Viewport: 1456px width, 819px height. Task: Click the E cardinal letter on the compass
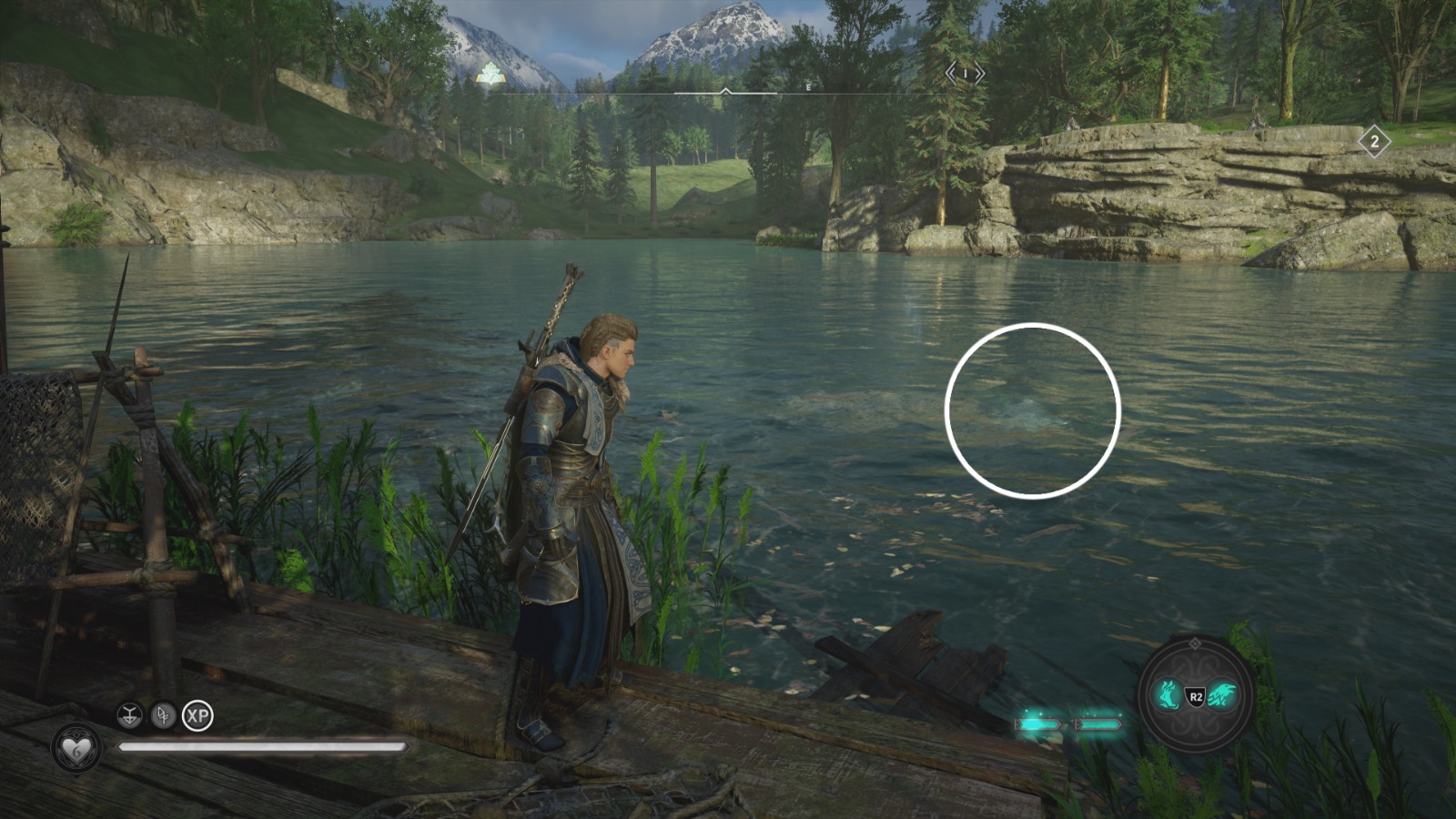tap(808, 88)
